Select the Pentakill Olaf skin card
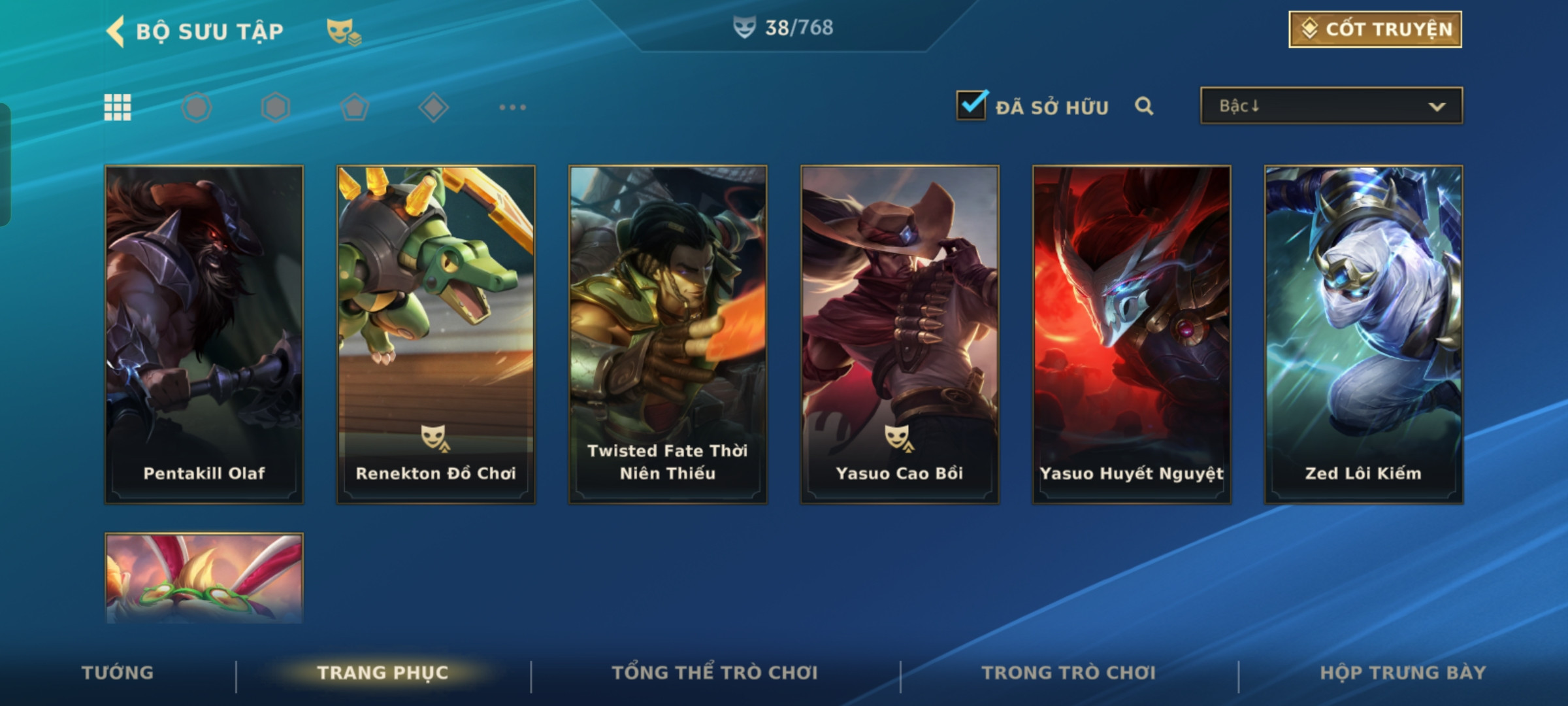Image resolution: width=1568 pixels, height=706 pixels. (204, 334)
